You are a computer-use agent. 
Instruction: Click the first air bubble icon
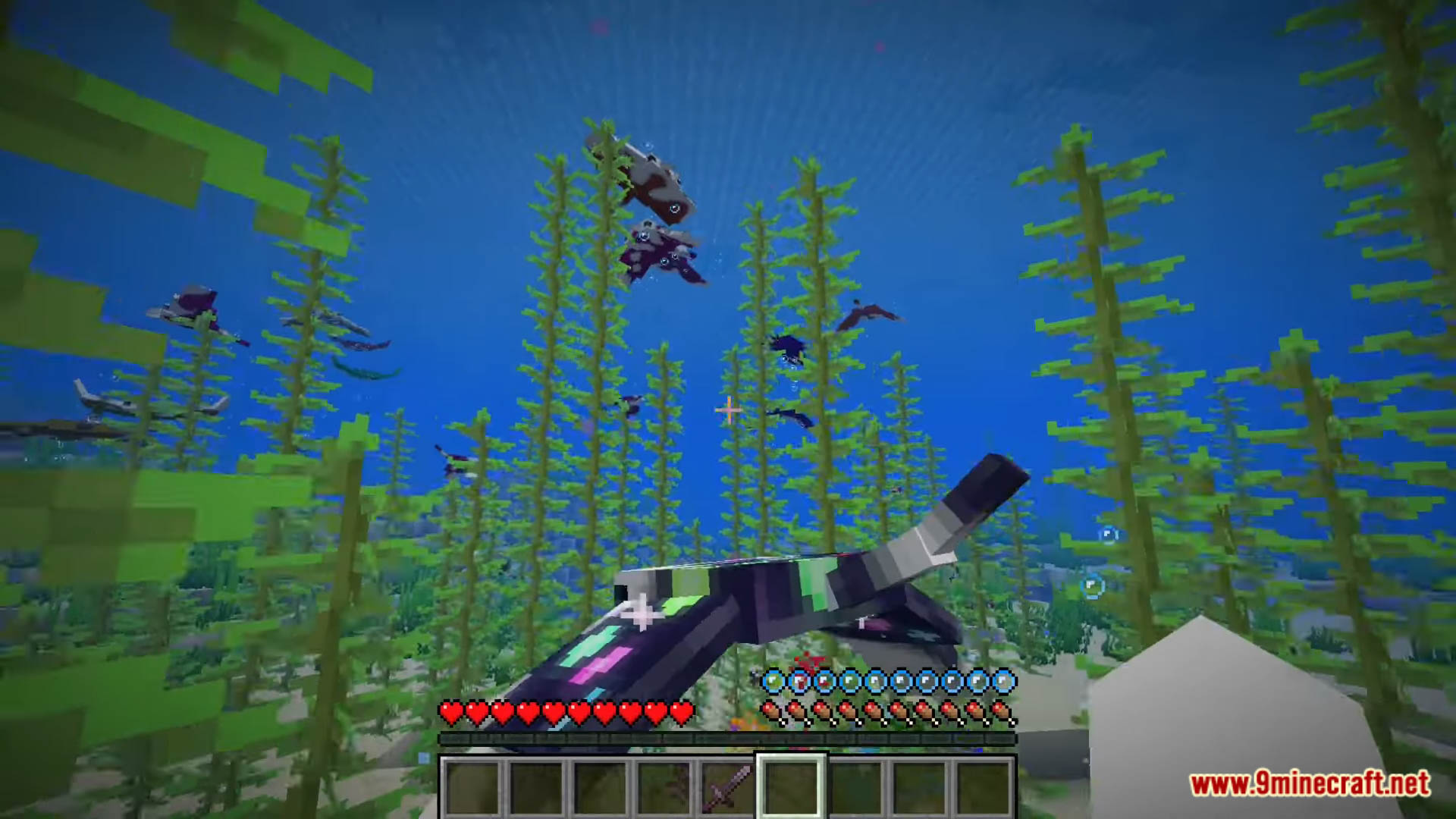click(774, 681)
